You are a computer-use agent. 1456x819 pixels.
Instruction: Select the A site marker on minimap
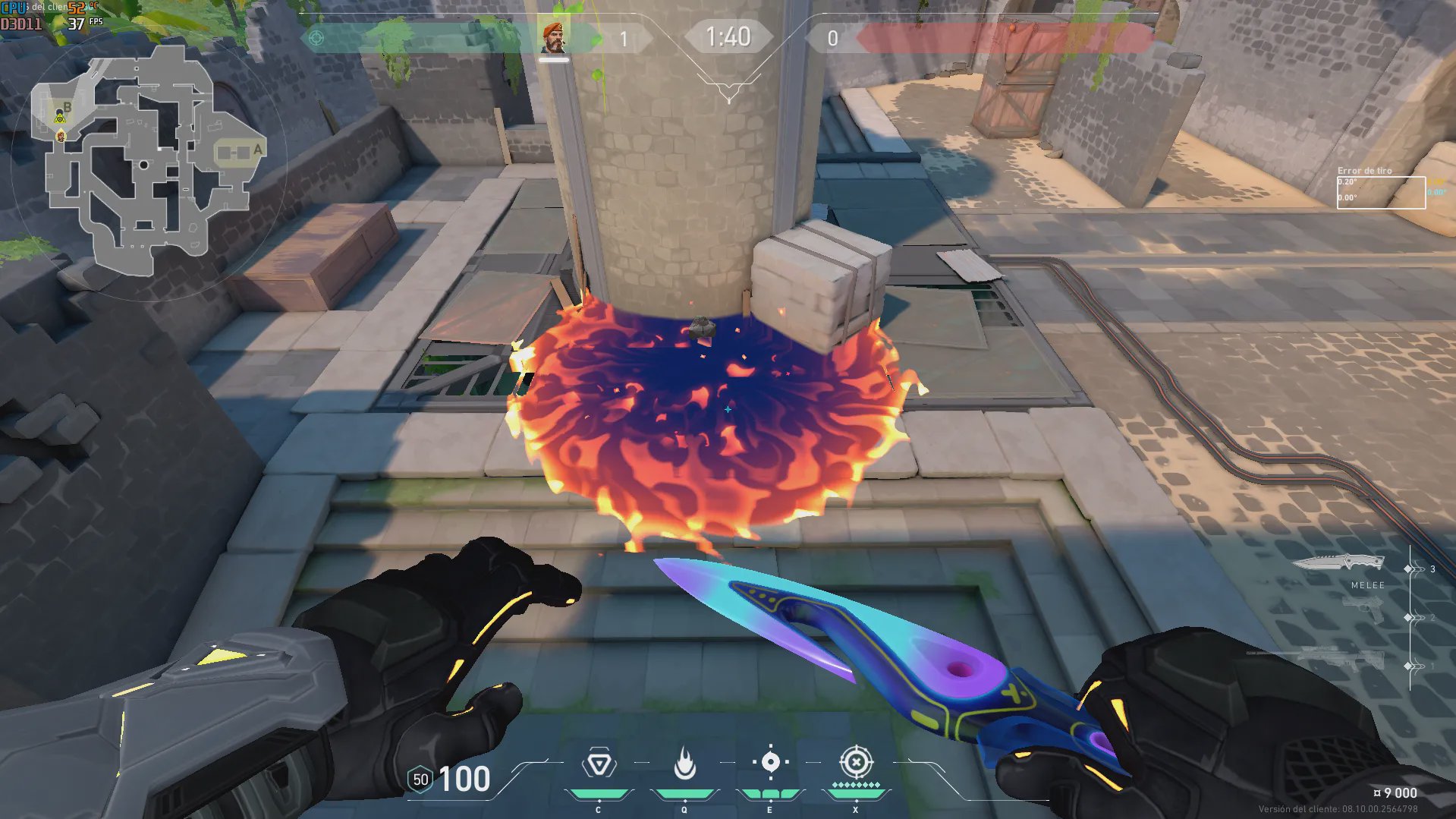[x=258, y=150]
